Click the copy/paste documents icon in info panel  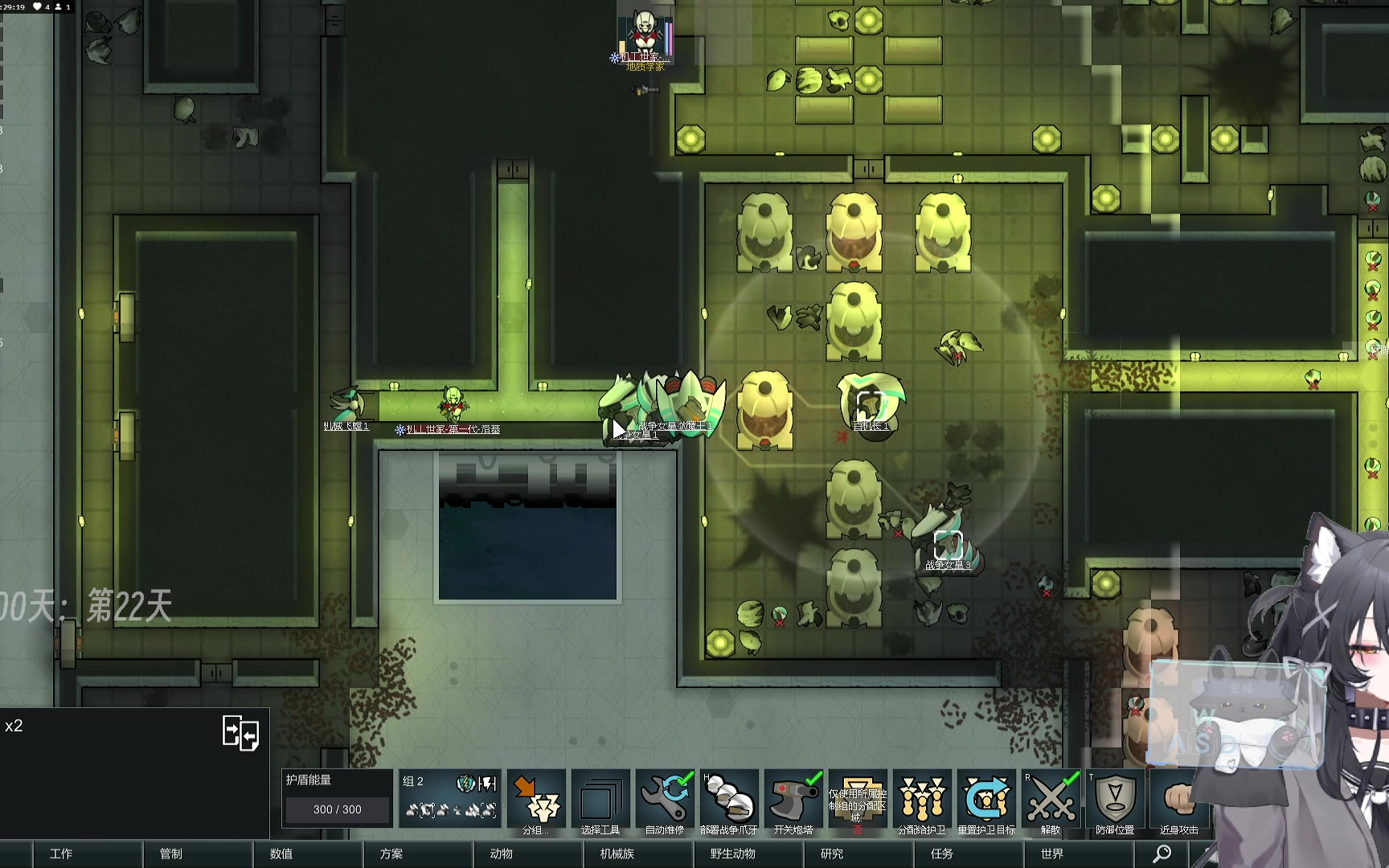(240, 733)
